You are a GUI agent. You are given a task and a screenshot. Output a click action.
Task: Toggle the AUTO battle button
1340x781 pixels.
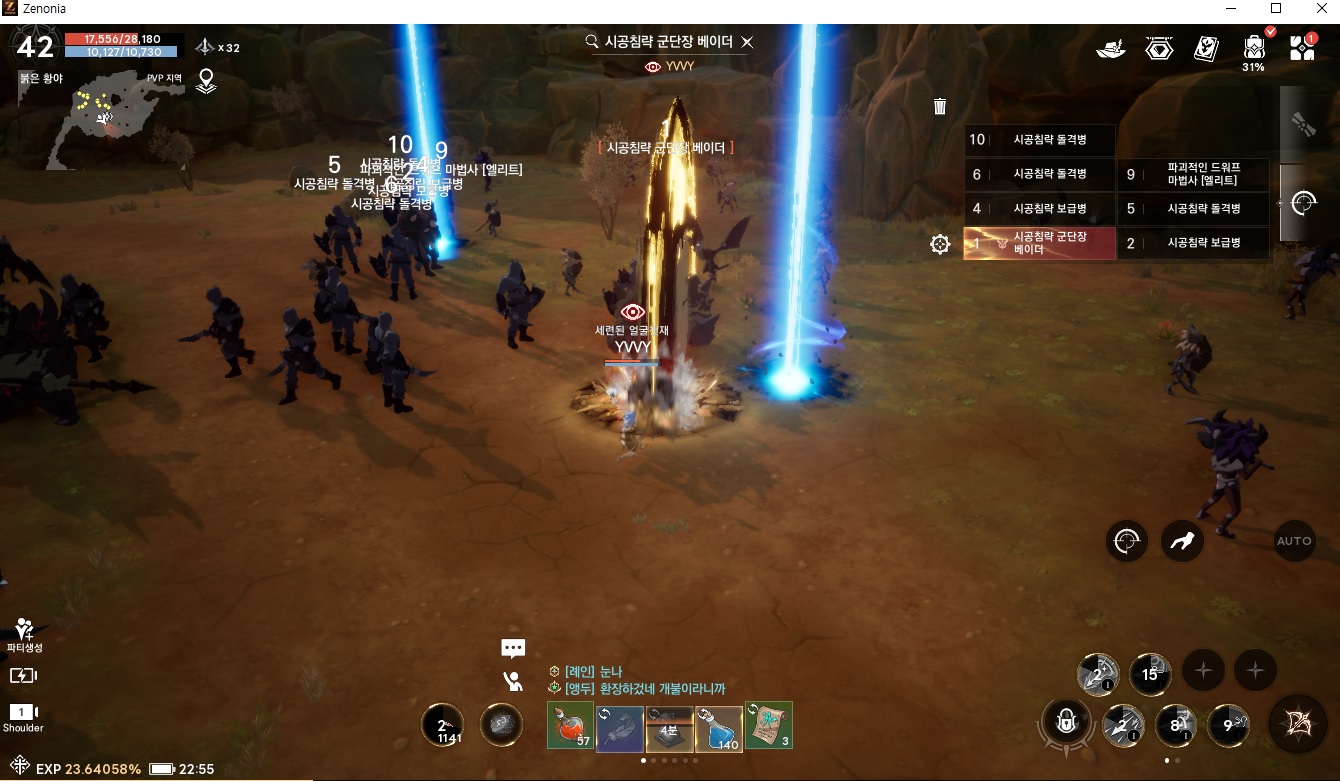[1294, 541]
